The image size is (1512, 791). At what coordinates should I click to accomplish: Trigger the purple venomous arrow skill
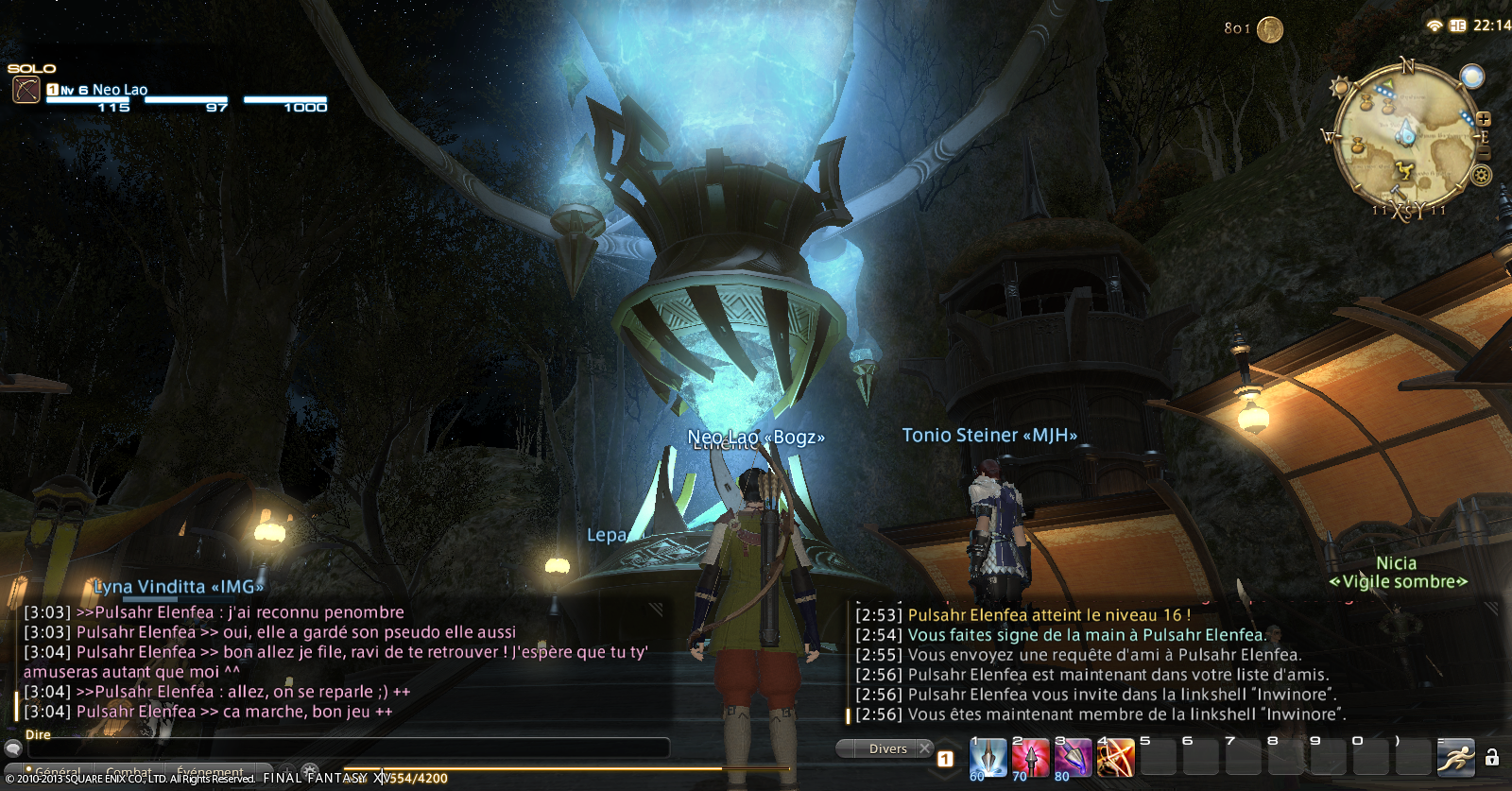[1074, 757]
